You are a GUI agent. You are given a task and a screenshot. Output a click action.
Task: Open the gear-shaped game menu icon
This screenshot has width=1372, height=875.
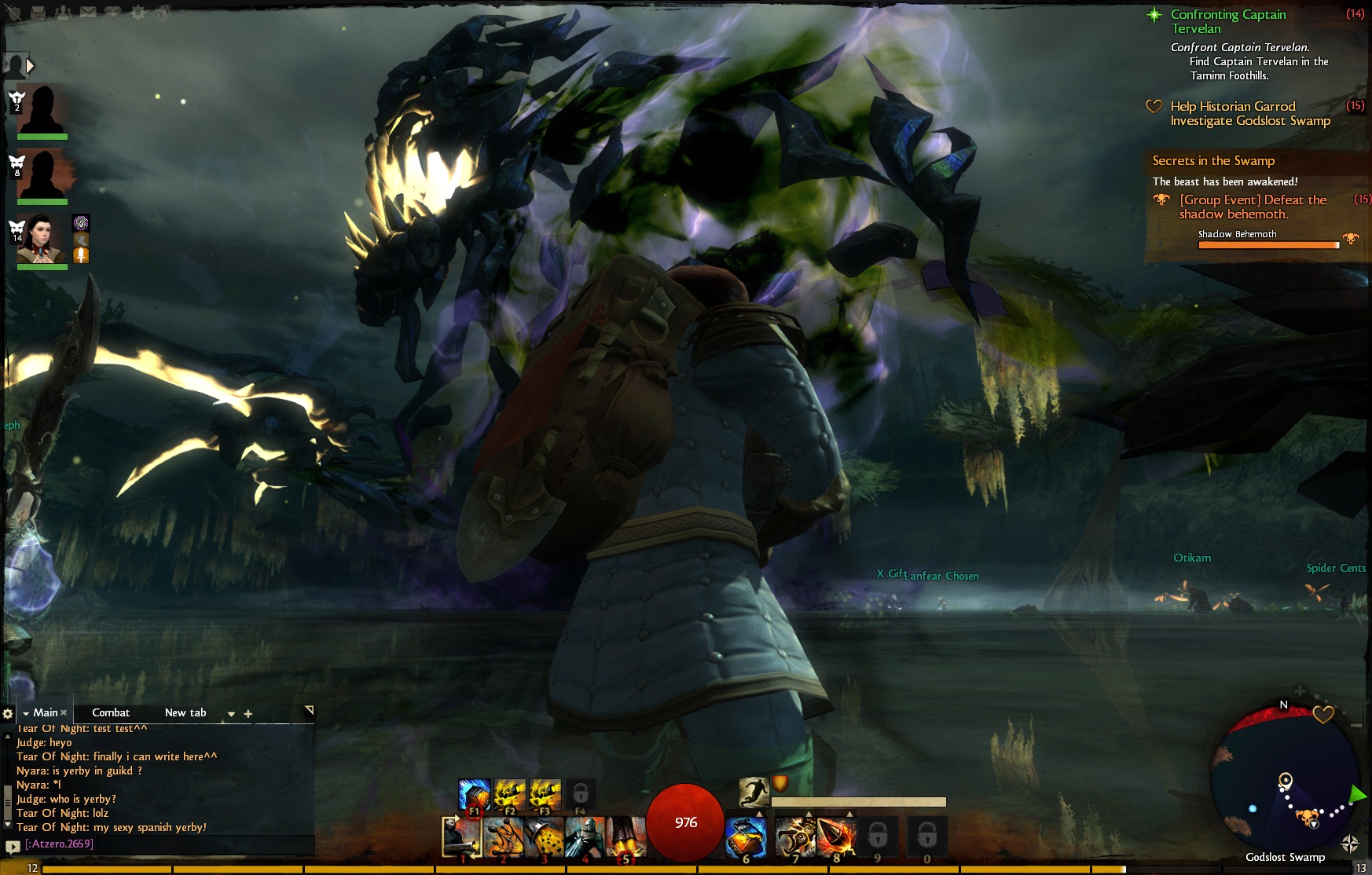[x=138, y=13]
